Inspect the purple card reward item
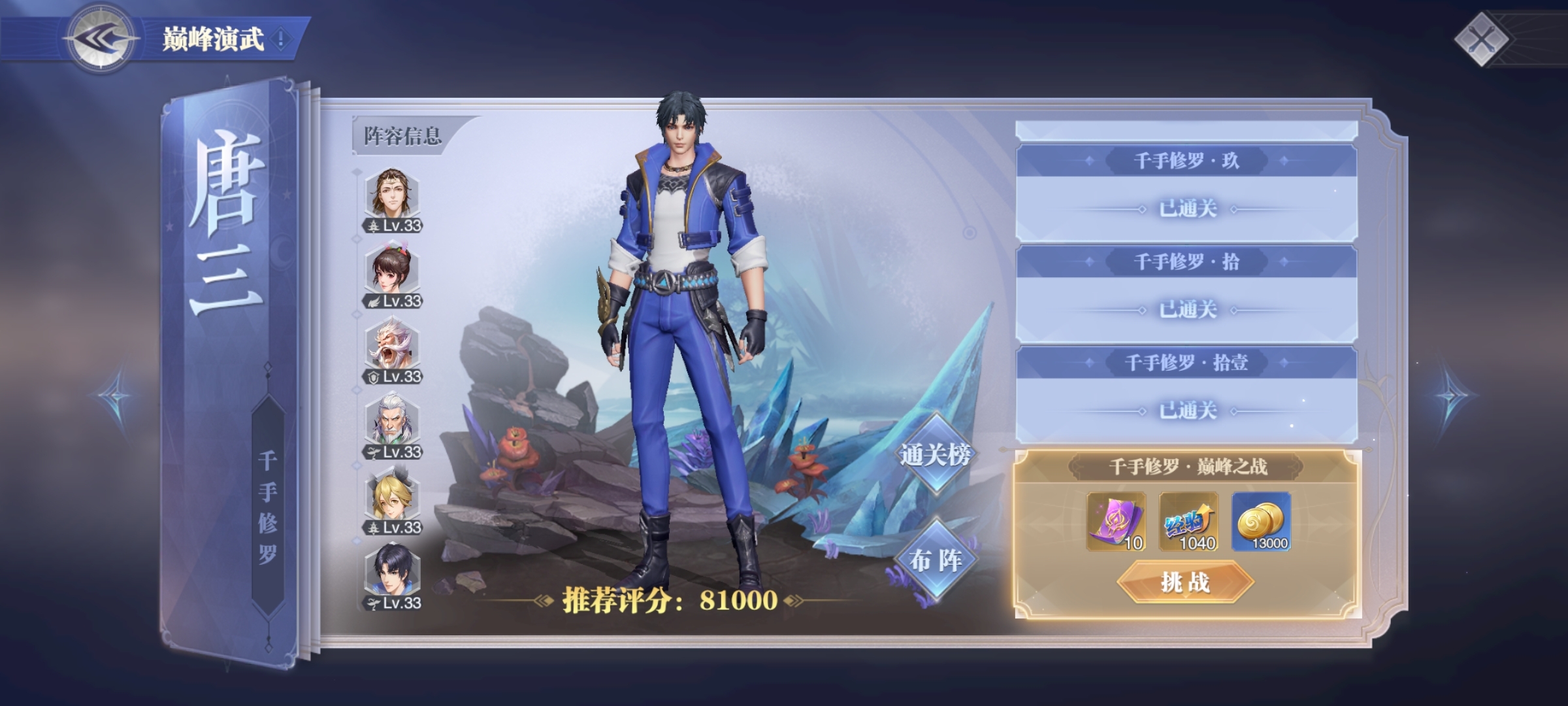The image size is (1568, 706). pyautogui.click(x=1116, y=522)
